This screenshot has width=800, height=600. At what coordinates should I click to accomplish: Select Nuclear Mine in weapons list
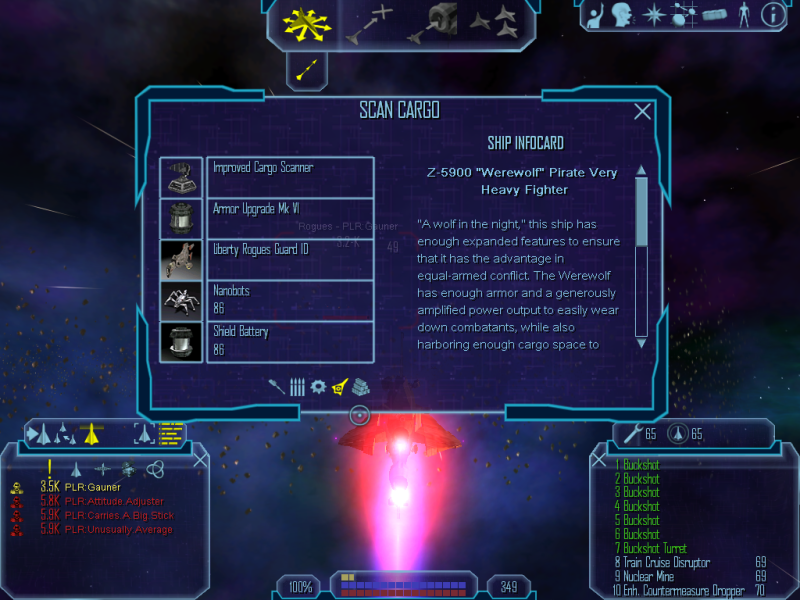click(655, 577)
